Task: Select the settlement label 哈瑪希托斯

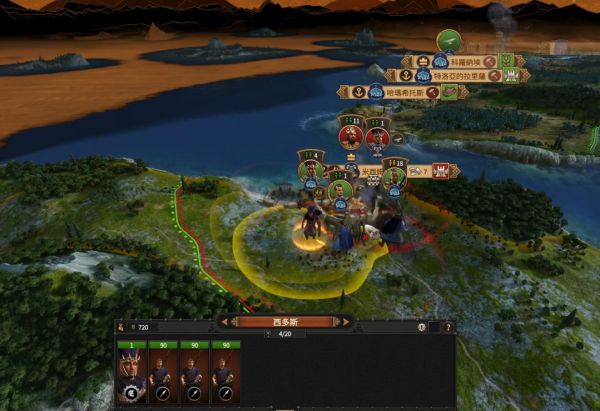Action: click(x=399, y=92)
